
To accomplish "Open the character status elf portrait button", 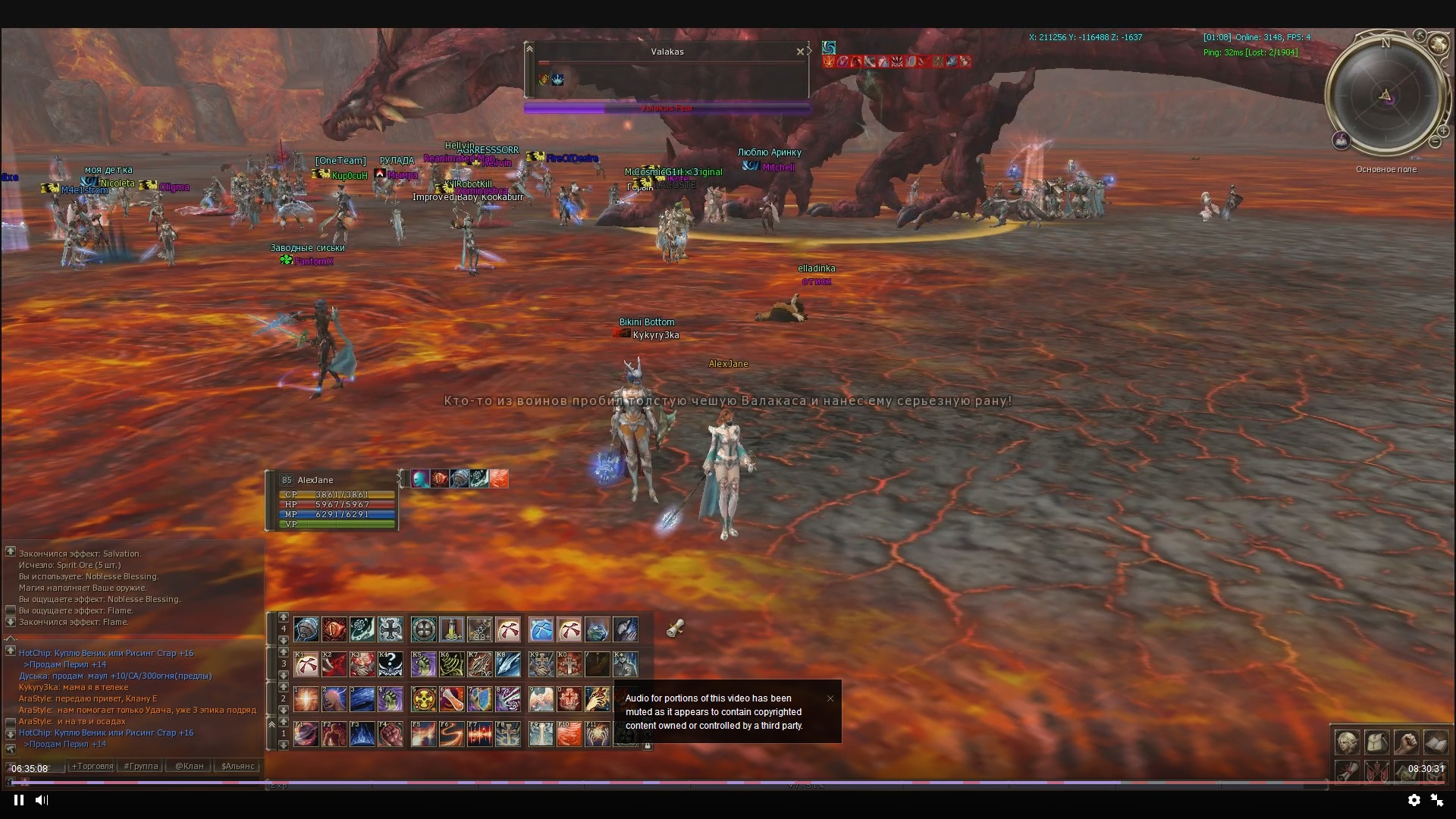I will pyautogui.click(x=1348, y=742).
